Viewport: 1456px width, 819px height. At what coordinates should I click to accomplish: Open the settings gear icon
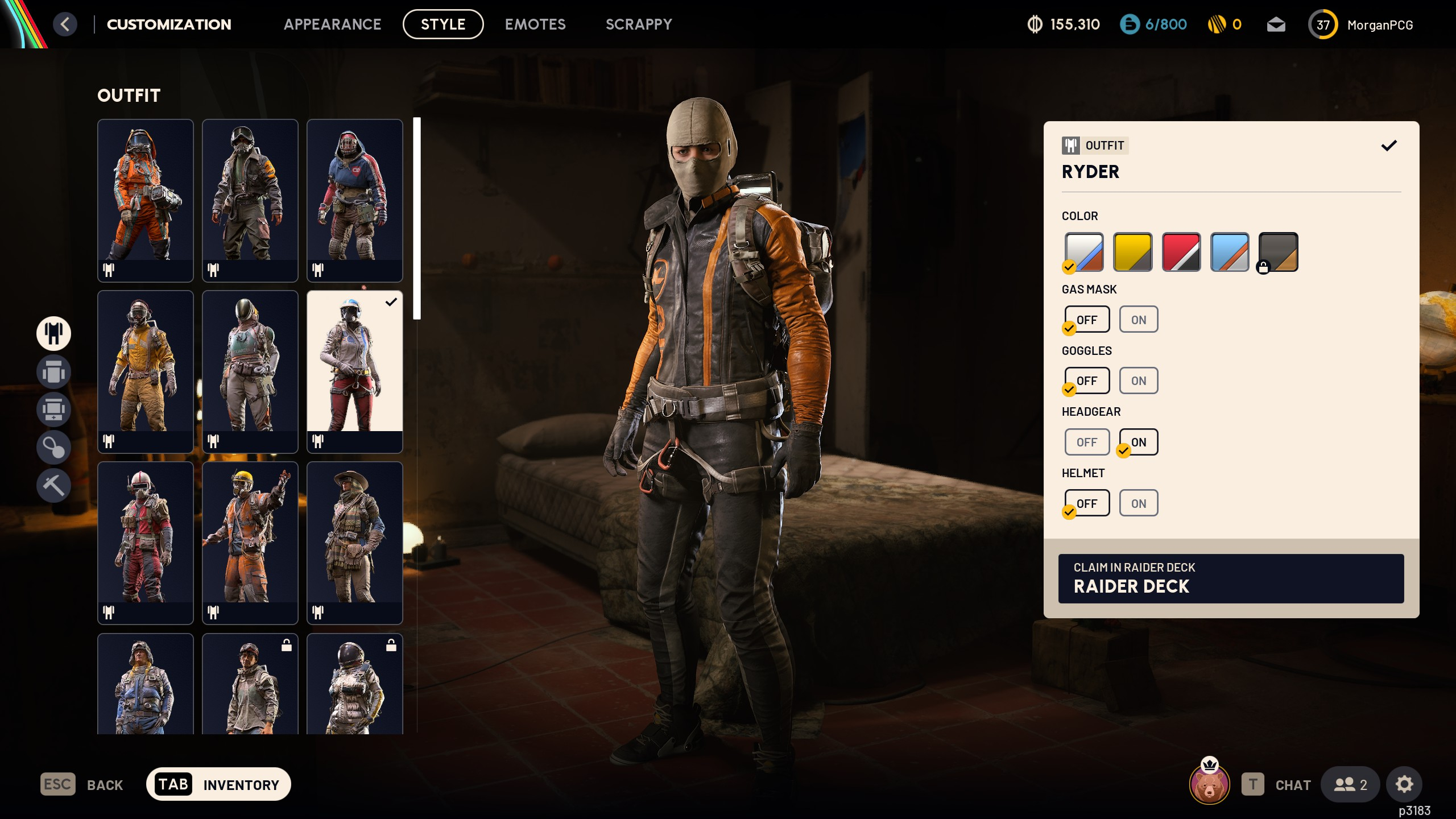point(1404,784)
